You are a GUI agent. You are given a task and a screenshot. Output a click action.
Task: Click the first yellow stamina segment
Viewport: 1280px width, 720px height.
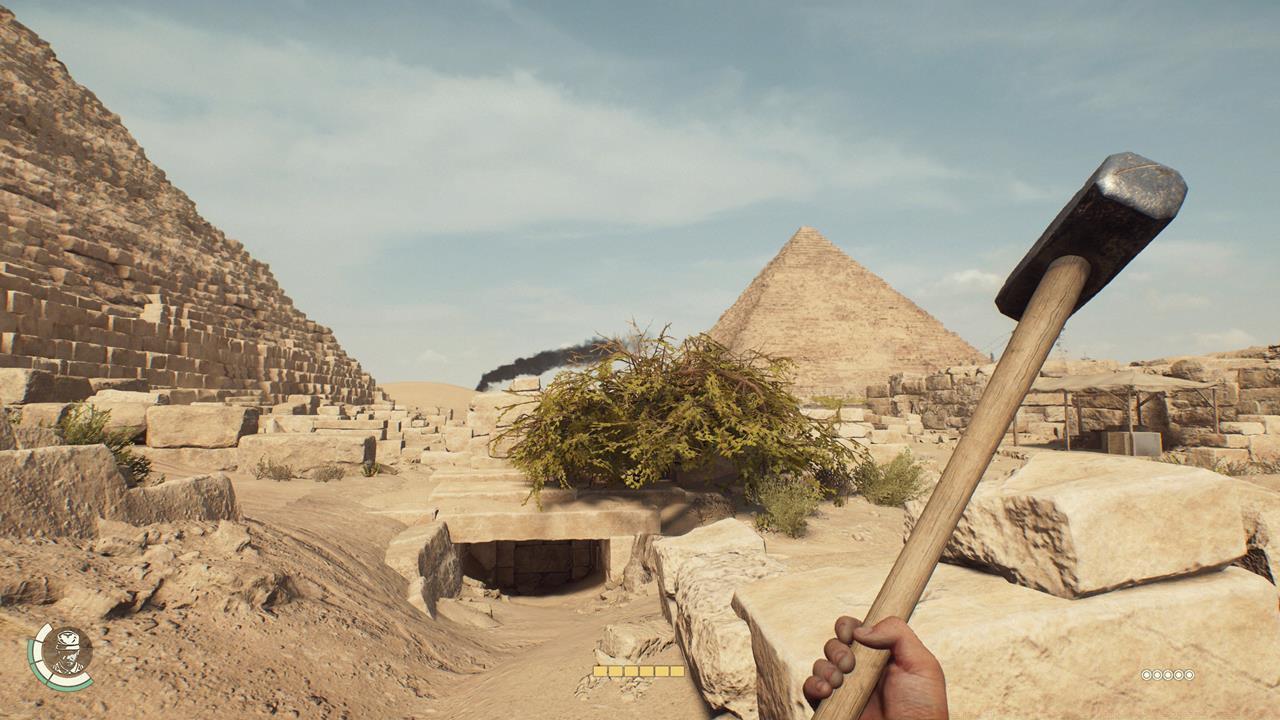click(x=600, y=668)
